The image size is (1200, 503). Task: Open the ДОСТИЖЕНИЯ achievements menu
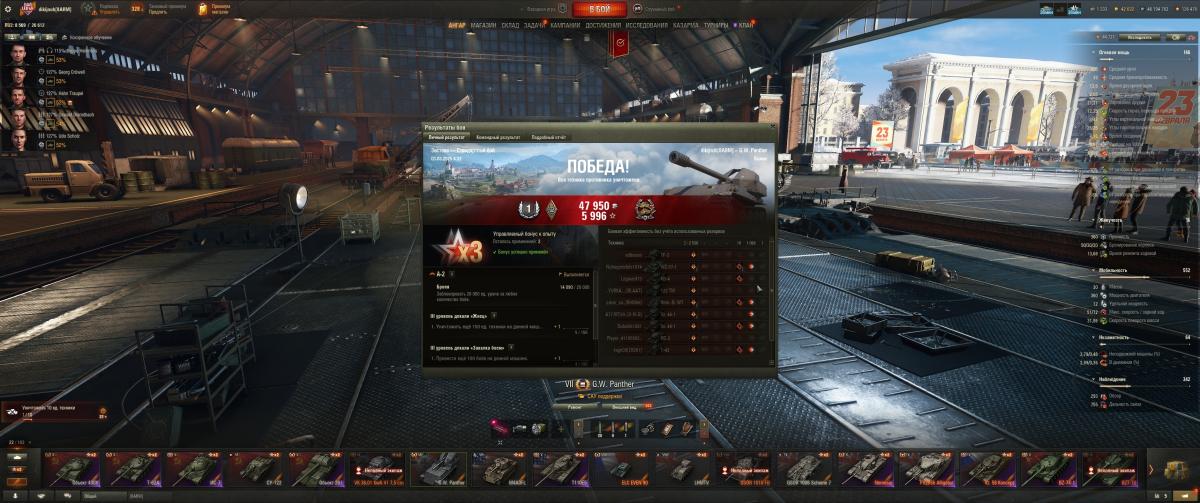pos(604,24)
